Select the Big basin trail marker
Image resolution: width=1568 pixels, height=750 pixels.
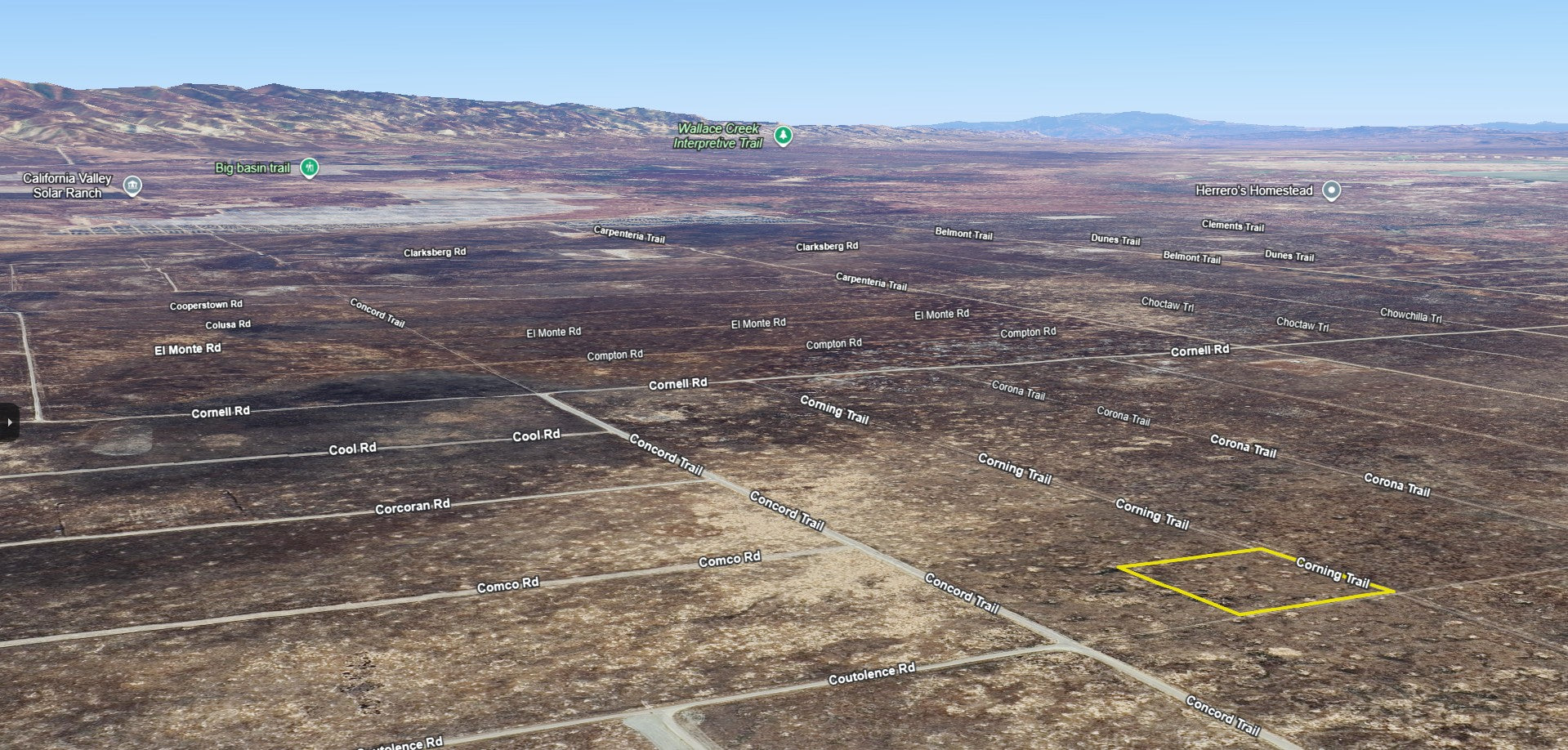309,167
